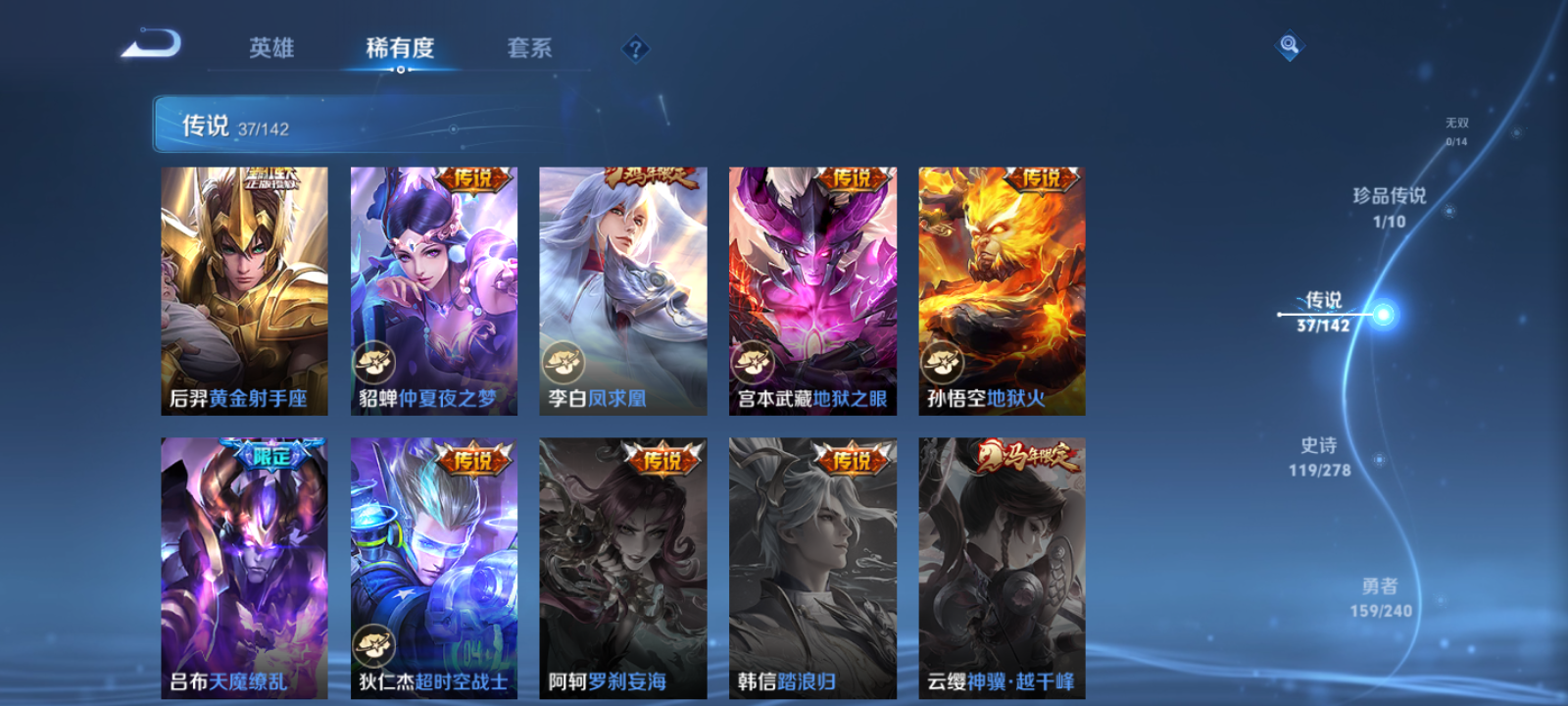1568x706 pixels.
Task: Click the badge icon on 孙悟空 skin card
Action: 941,364
